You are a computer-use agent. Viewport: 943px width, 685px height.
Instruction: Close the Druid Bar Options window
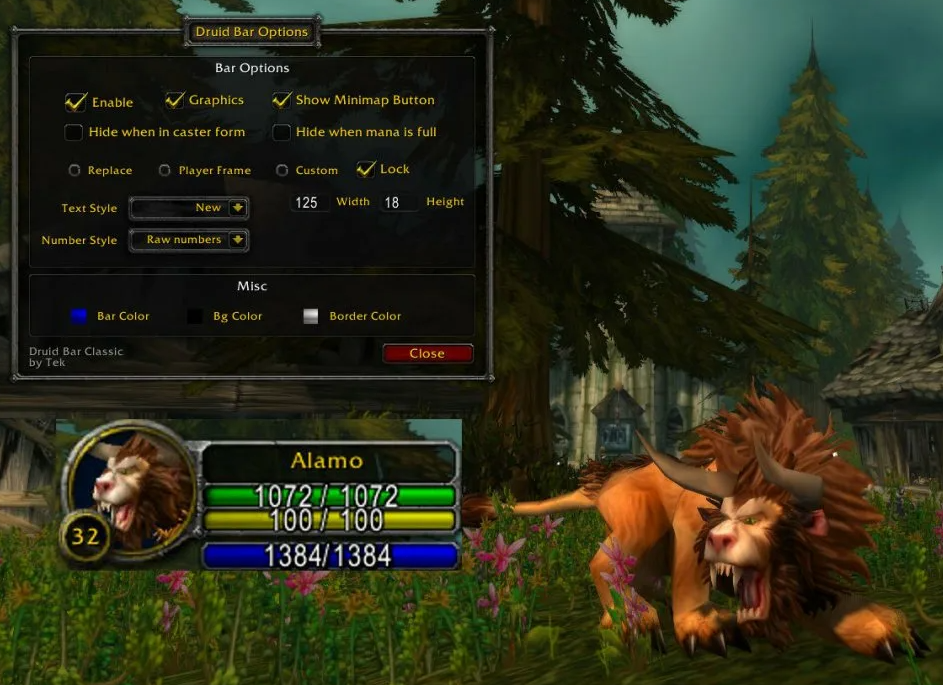point(427,353)
